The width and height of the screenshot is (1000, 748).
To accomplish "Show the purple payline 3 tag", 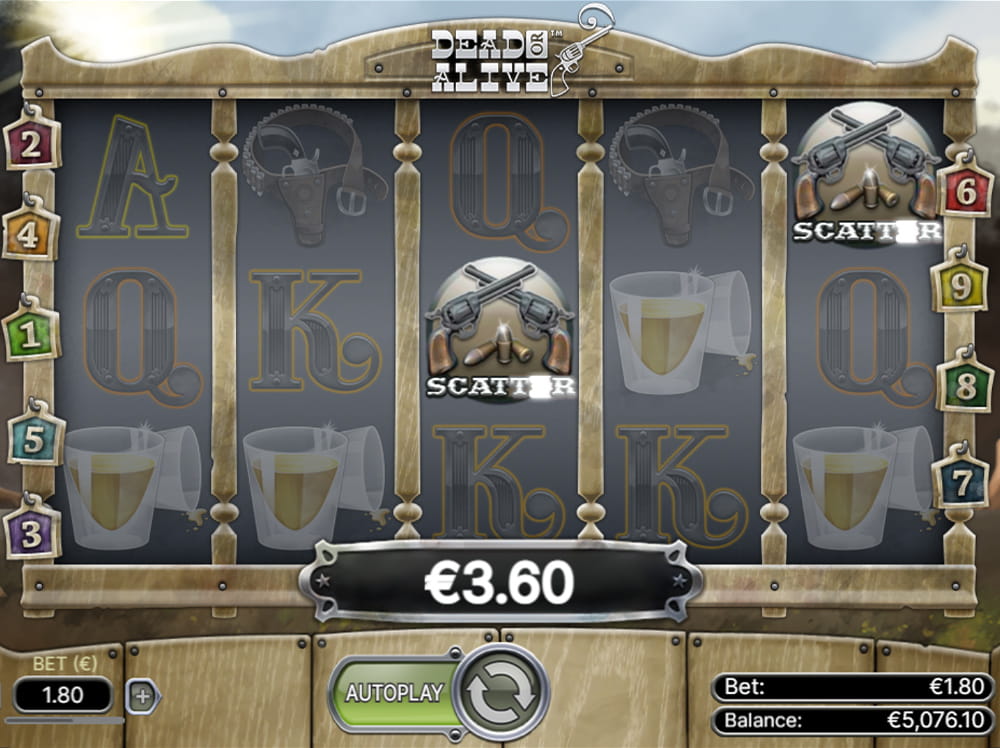I will pos(32,533).
